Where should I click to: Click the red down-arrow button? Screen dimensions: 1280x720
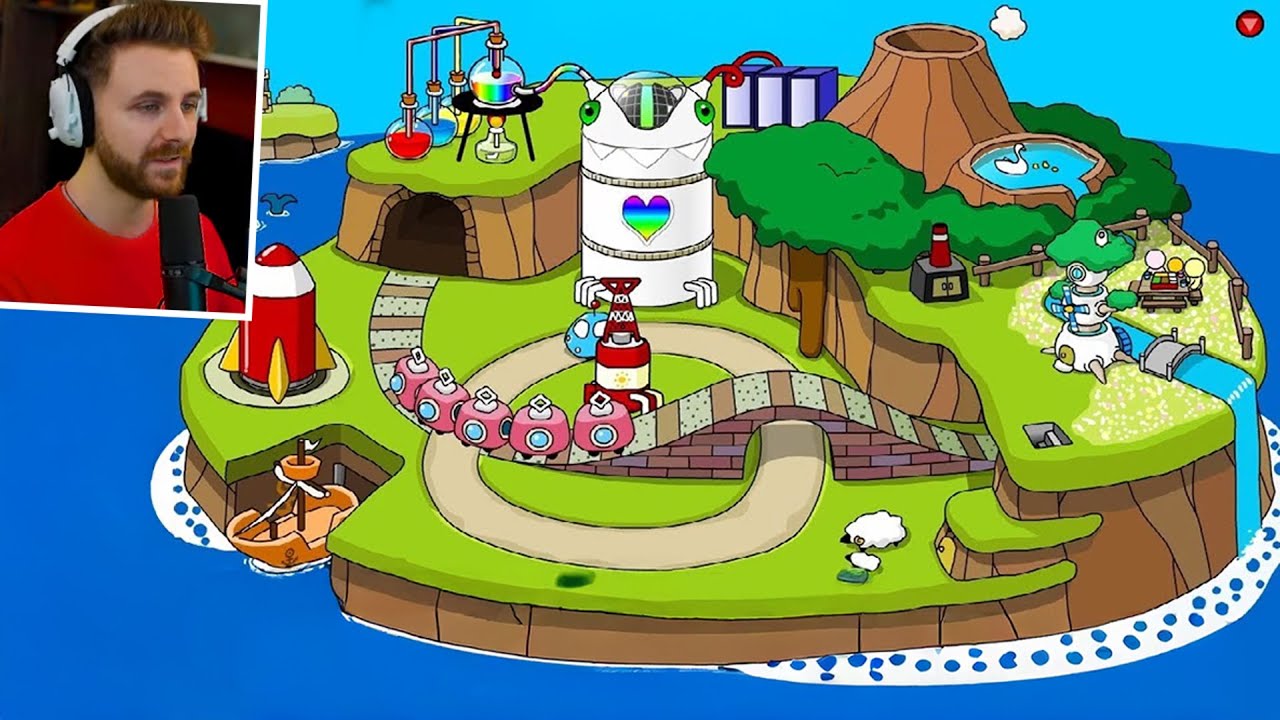coord(1249,24)
